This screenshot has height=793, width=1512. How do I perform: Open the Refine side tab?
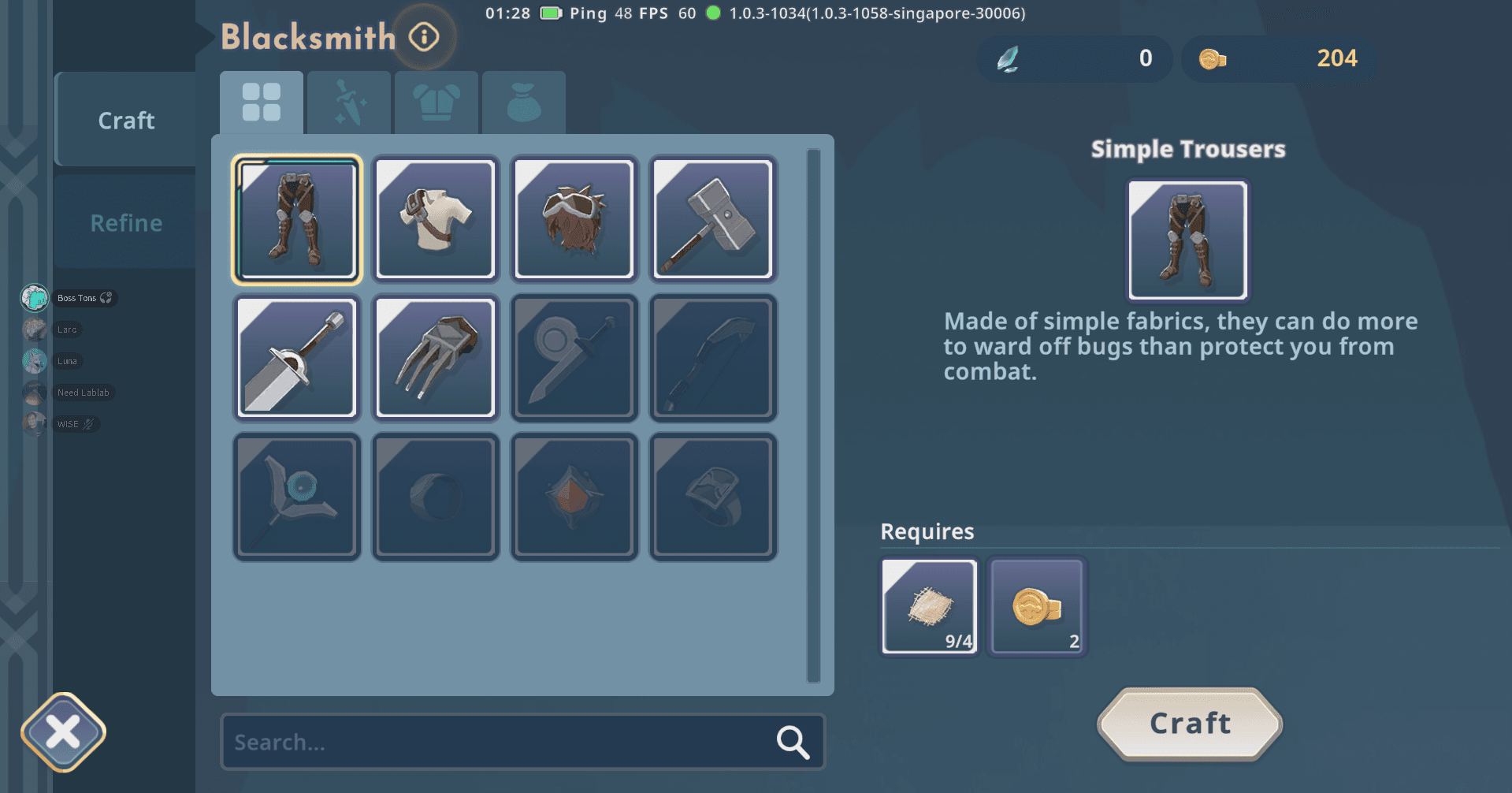125,223
